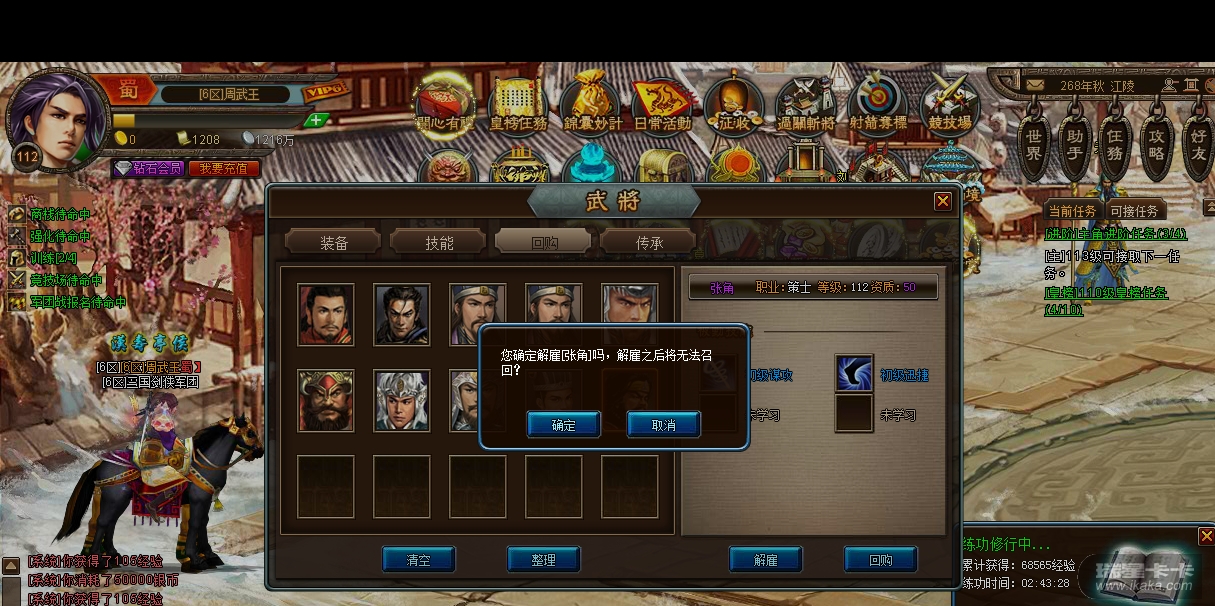Click the 解雇 dismiss button
The width and height of the screenshot is (1215, 606).
coord(766,560)
